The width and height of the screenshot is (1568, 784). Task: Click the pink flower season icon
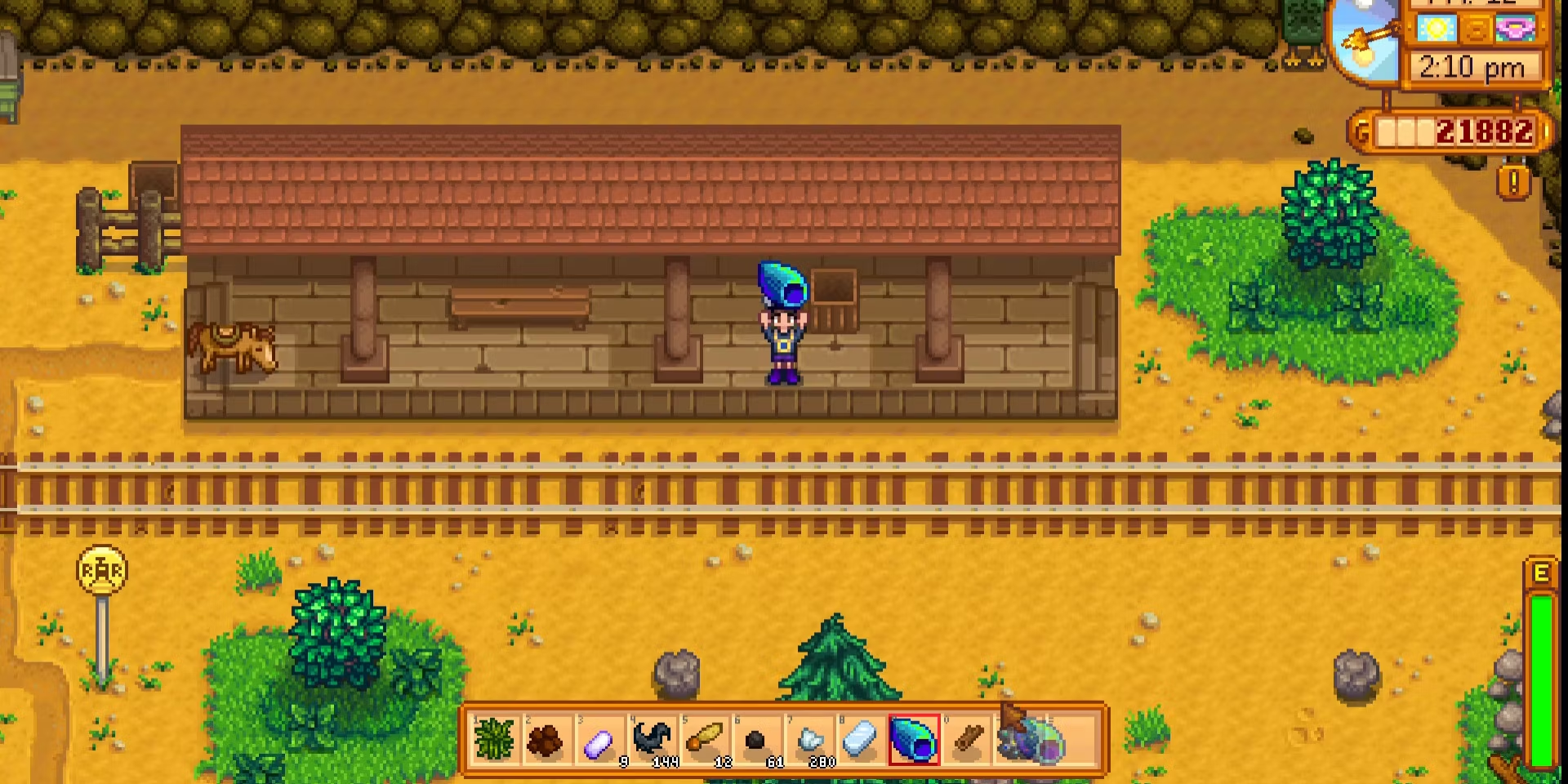pos(1515,29)
